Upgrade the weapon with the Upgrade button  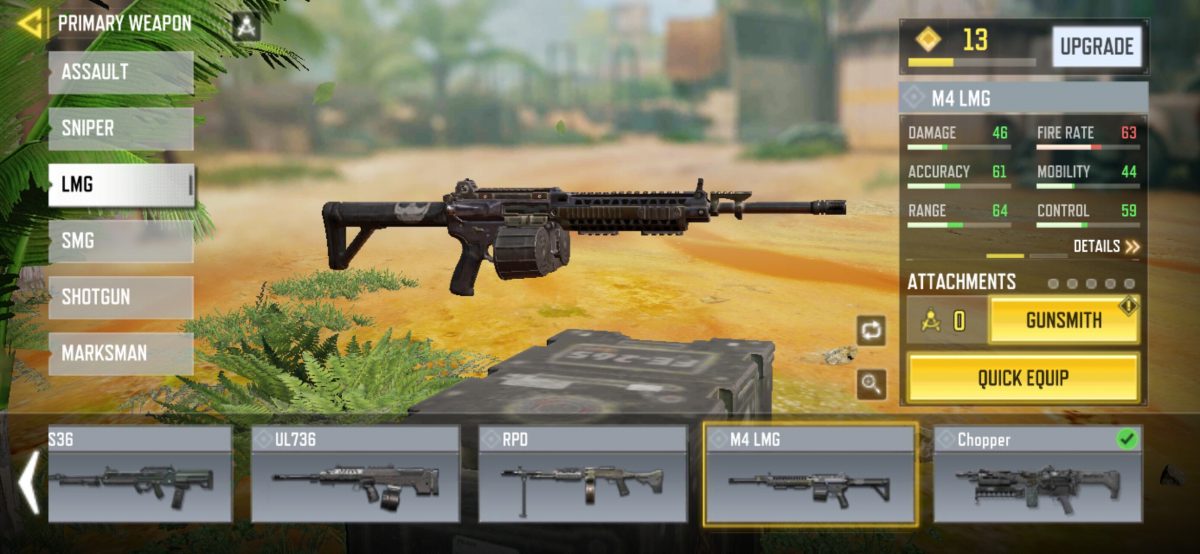[1096, 47]
